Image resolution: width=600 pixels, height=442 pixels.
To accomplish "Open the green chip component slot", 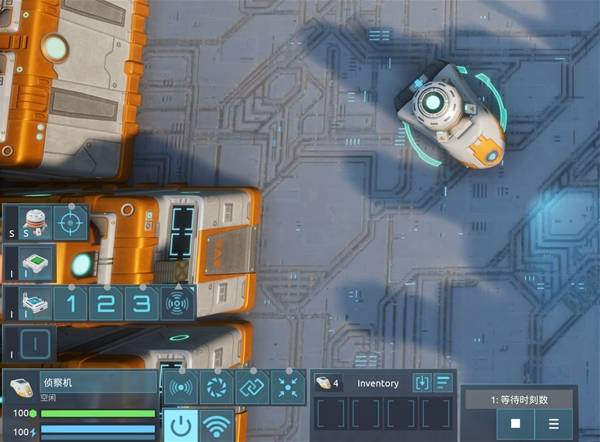I will pyautogui.click(x=34, y=263).
